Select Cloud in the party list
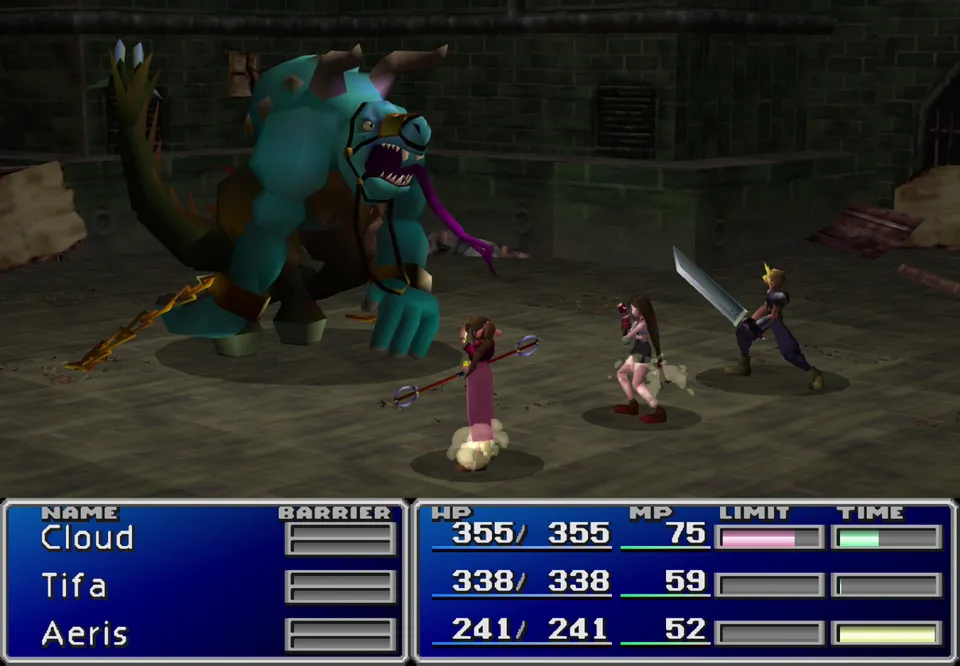The height and width of the screenshot is (666, 960). click(87, 538)
